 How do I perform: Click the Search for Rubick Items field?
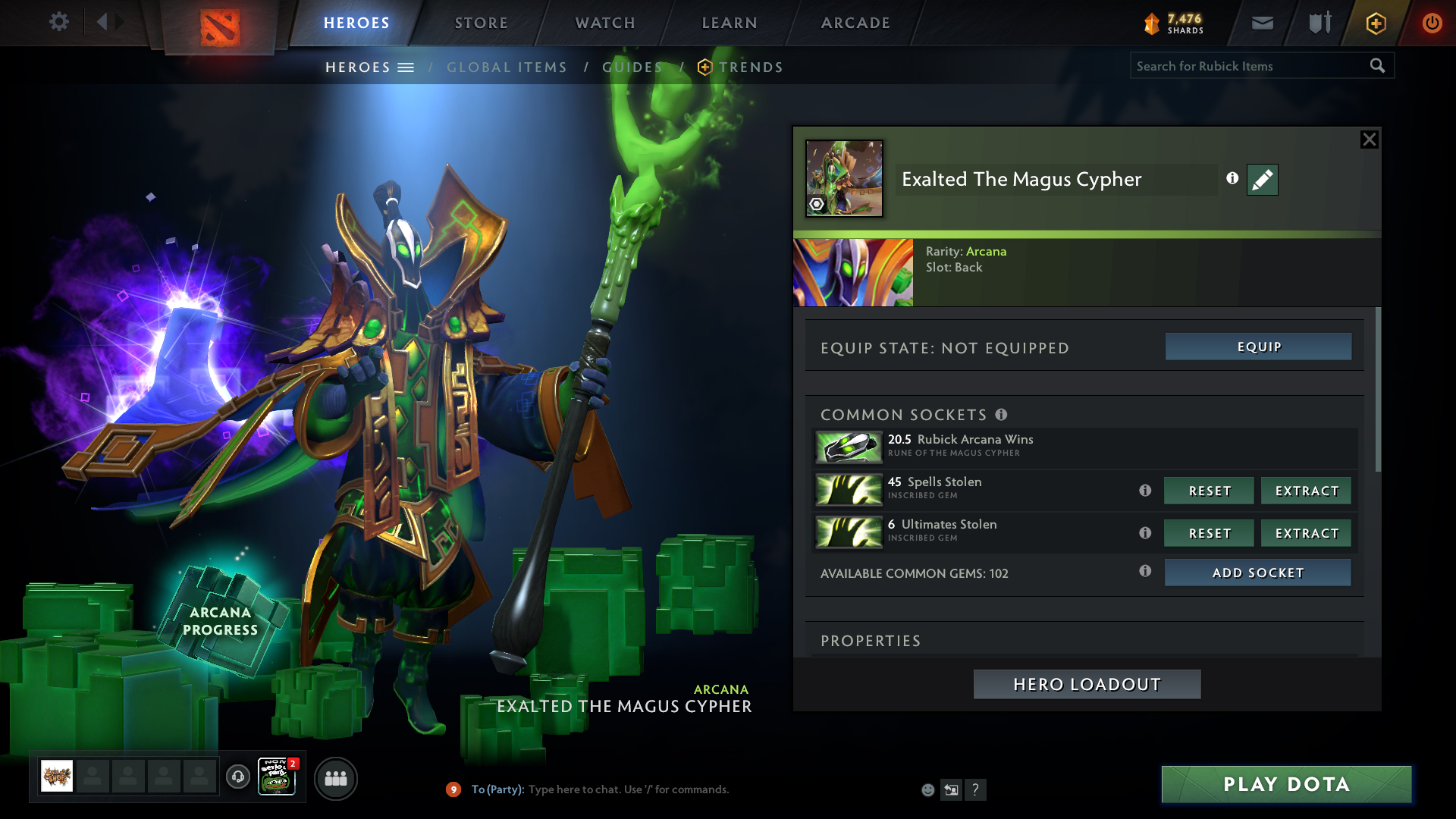pyautogui.click(x=1247, y=66)
